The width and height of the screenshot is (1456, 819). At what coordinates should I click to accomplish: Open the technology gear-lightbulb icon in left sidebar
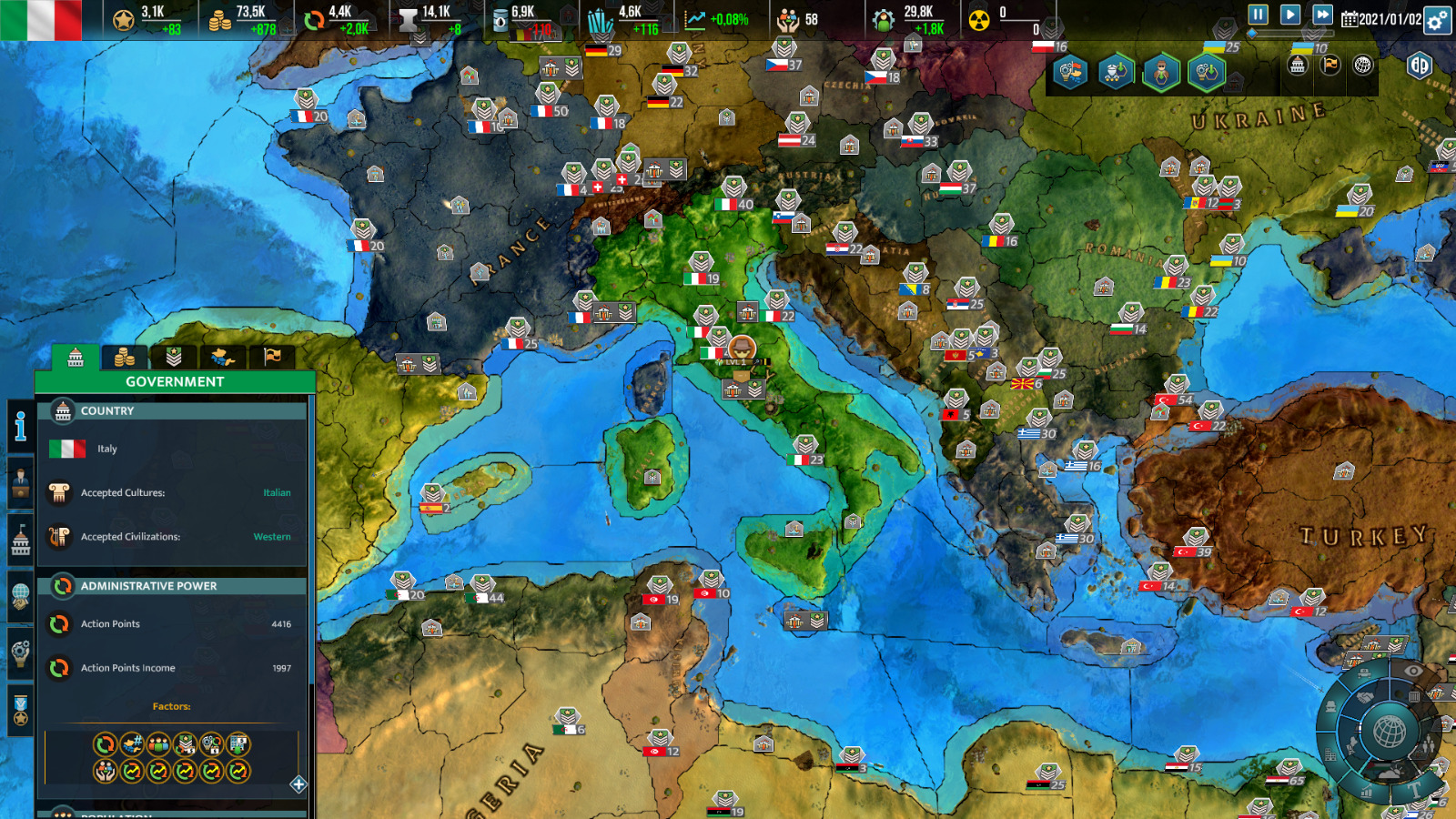22,652
